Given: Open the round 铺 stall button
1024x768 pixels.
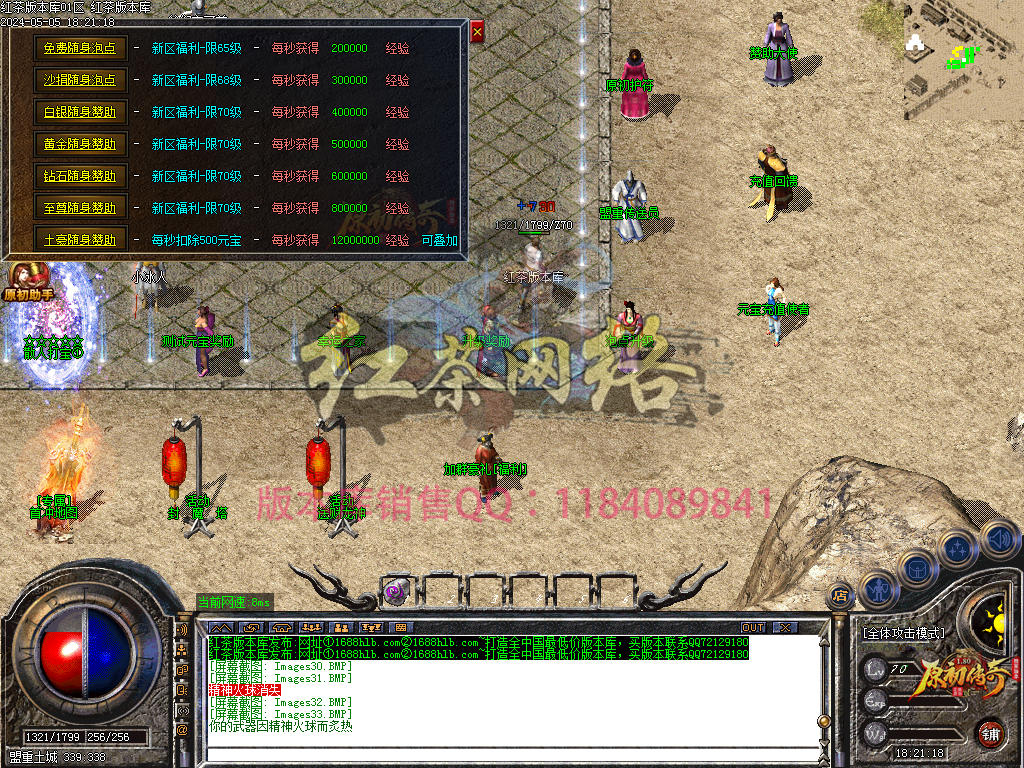Looking at the screenshot, I should [x=990, y=731].
